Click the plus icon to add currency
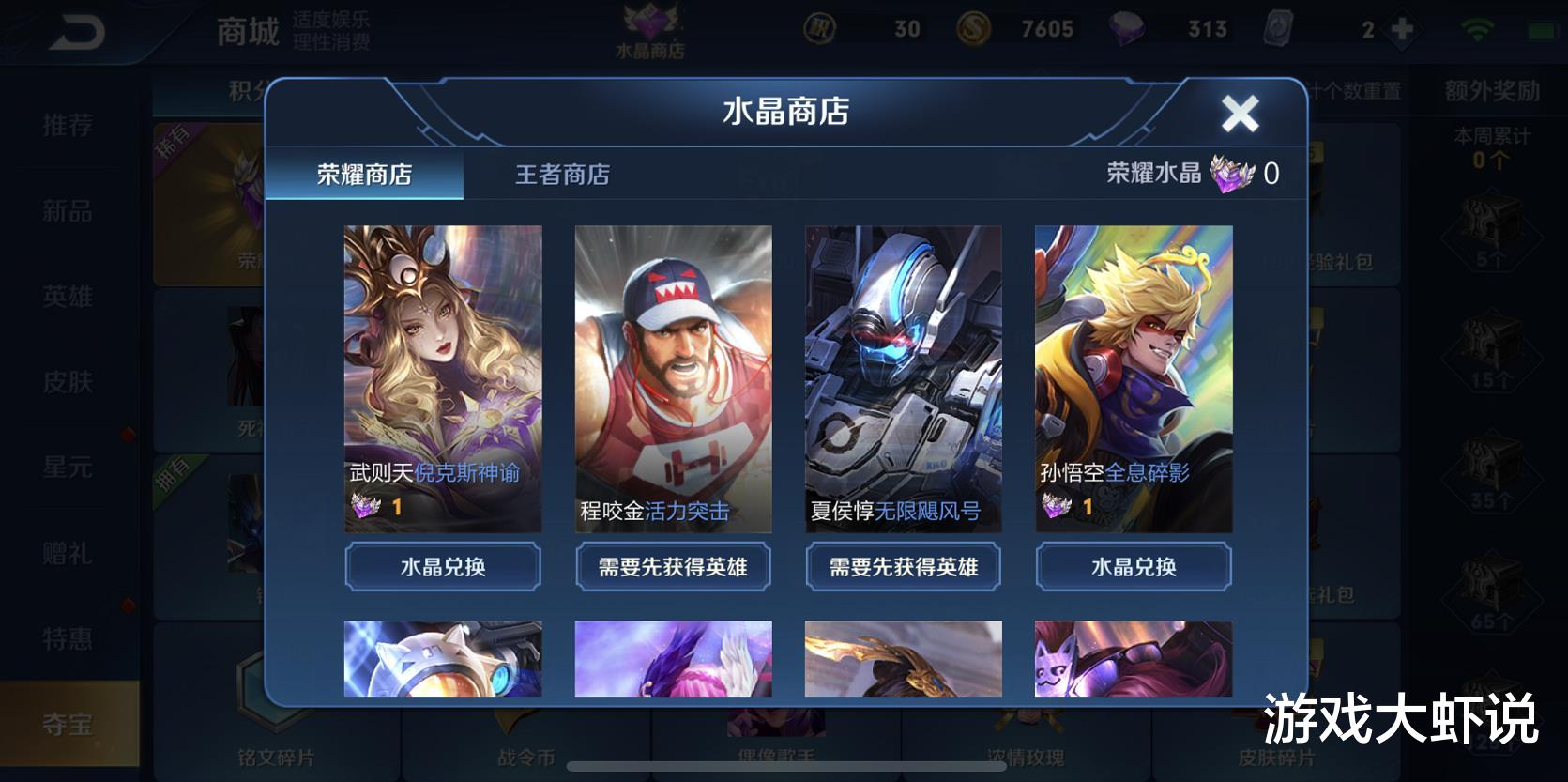 click(x=1402, y=28)
